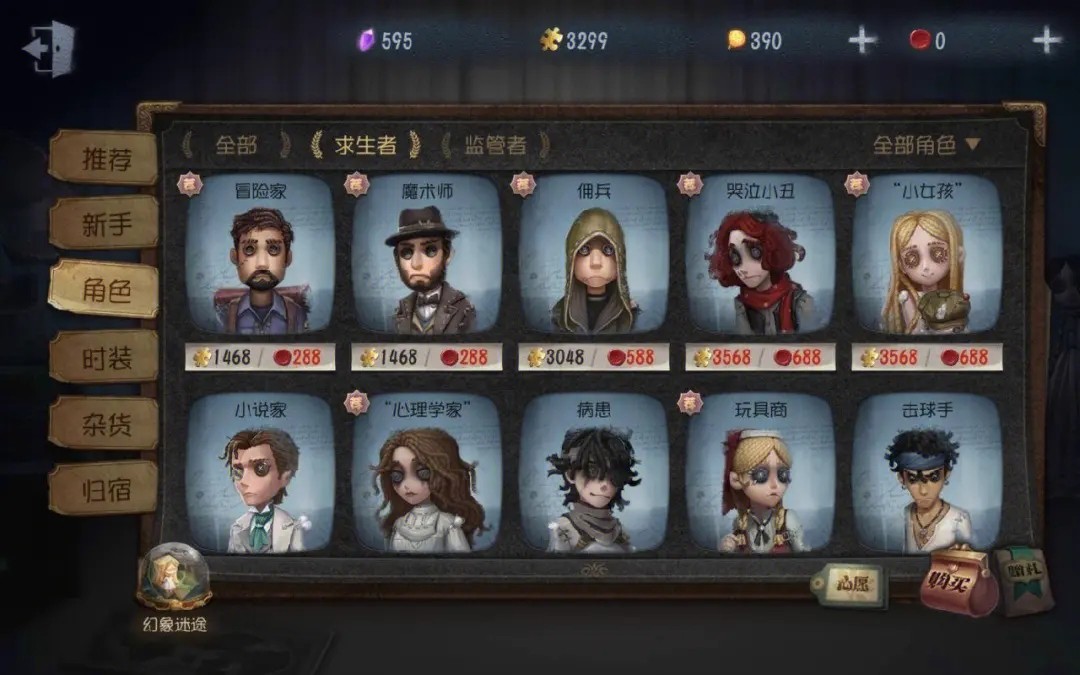Open the 归宿 shop category

pos(106,489)
